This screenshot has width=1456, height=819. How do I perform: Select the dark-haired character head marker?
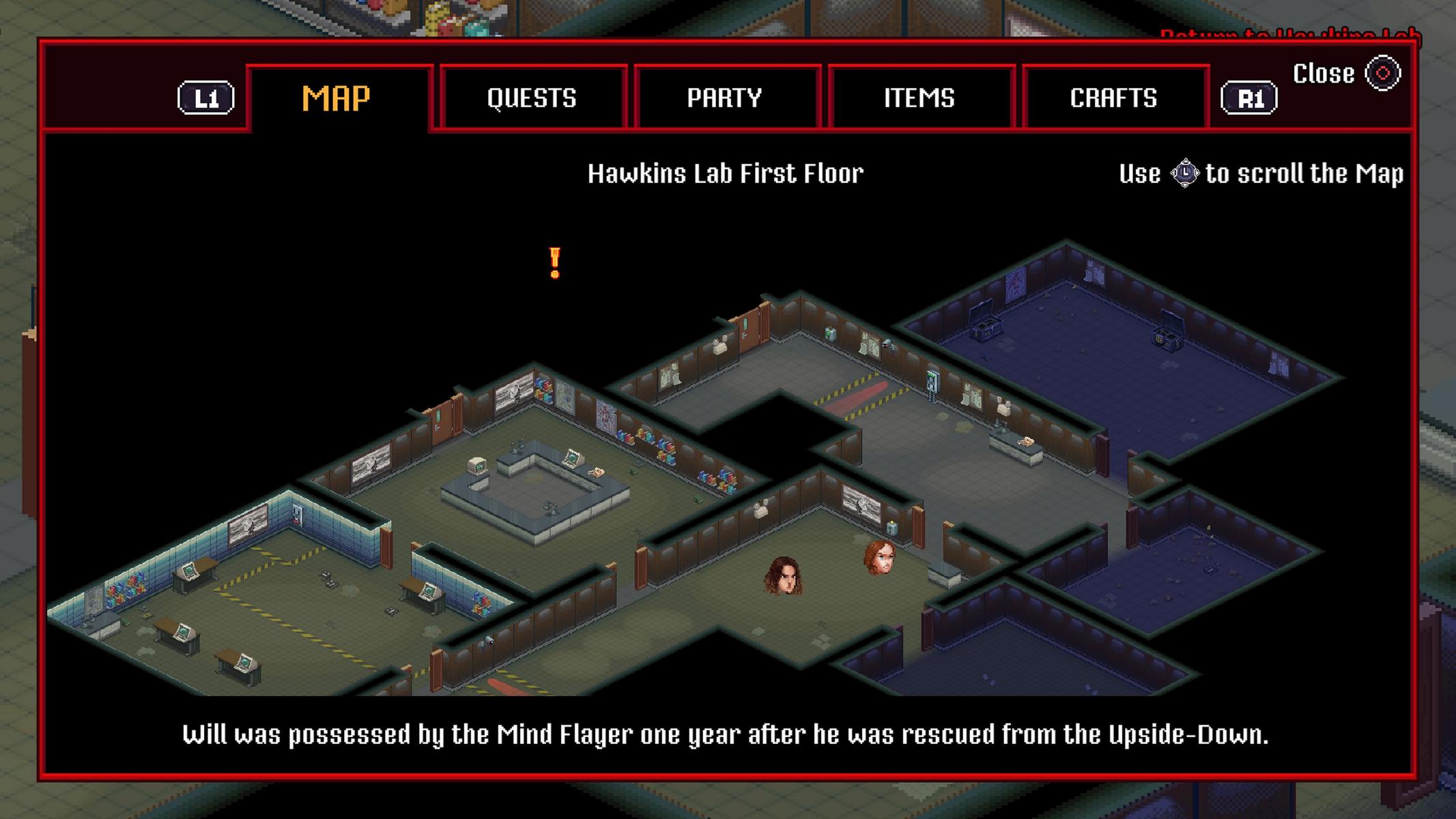(782, 575)
